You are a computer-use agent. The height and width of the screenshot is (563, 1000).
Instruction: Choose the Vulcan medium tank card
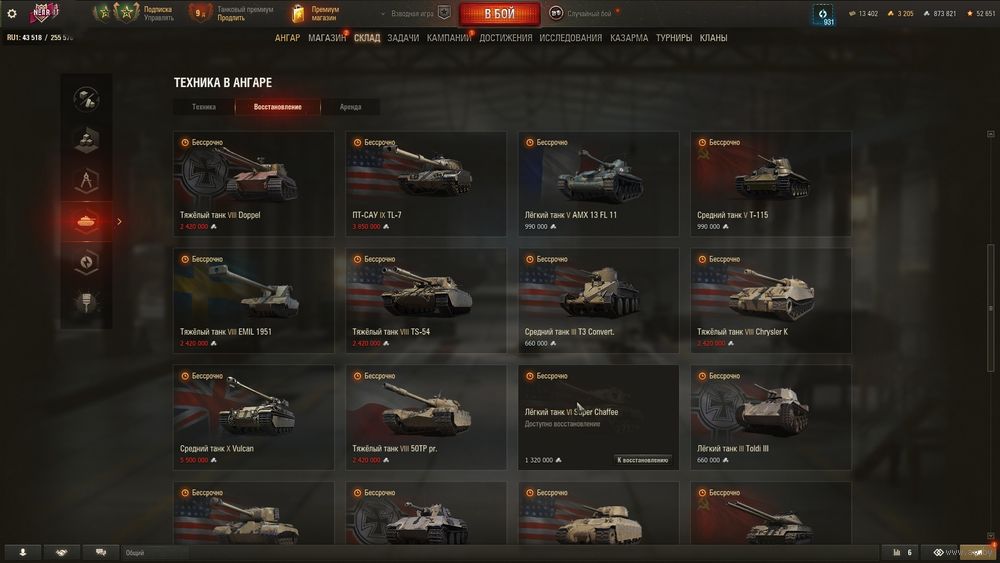pyautogui.click(x=253, y=417)
